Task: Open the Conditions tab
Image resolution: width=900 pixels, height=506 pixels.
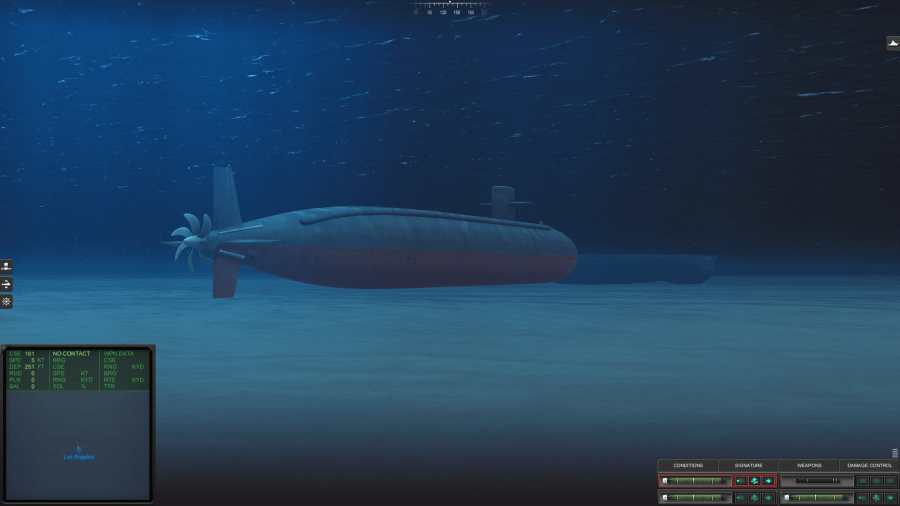Action: [x=688, y=465]
